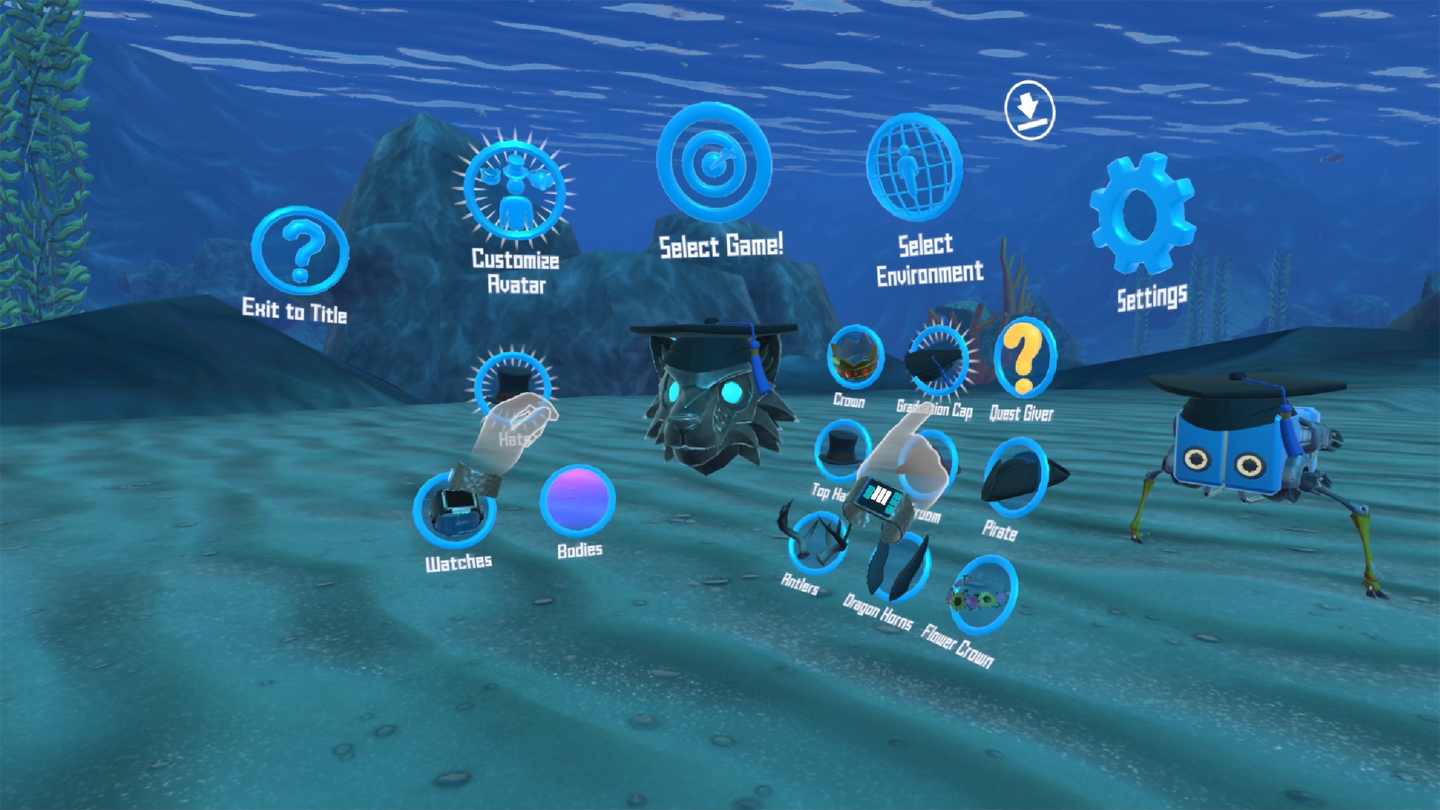Open the Select Environment menu
The height and width of the screenshot is (810, 1440).
(912, 167)
